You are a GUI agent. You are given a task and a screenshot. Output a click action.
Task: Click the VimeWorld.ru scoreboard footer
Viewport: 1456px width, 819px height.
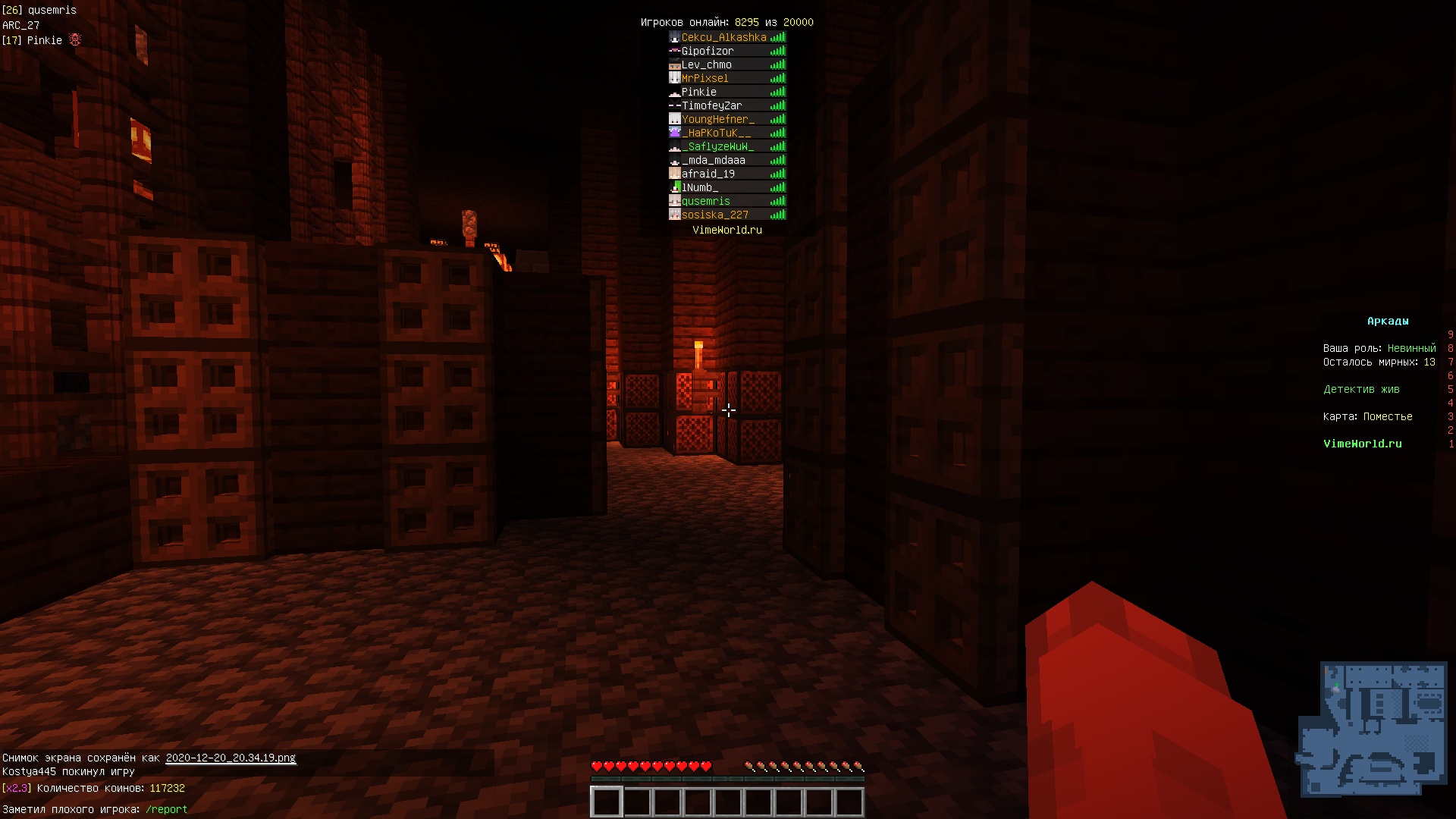click(x=1362, y=444)
